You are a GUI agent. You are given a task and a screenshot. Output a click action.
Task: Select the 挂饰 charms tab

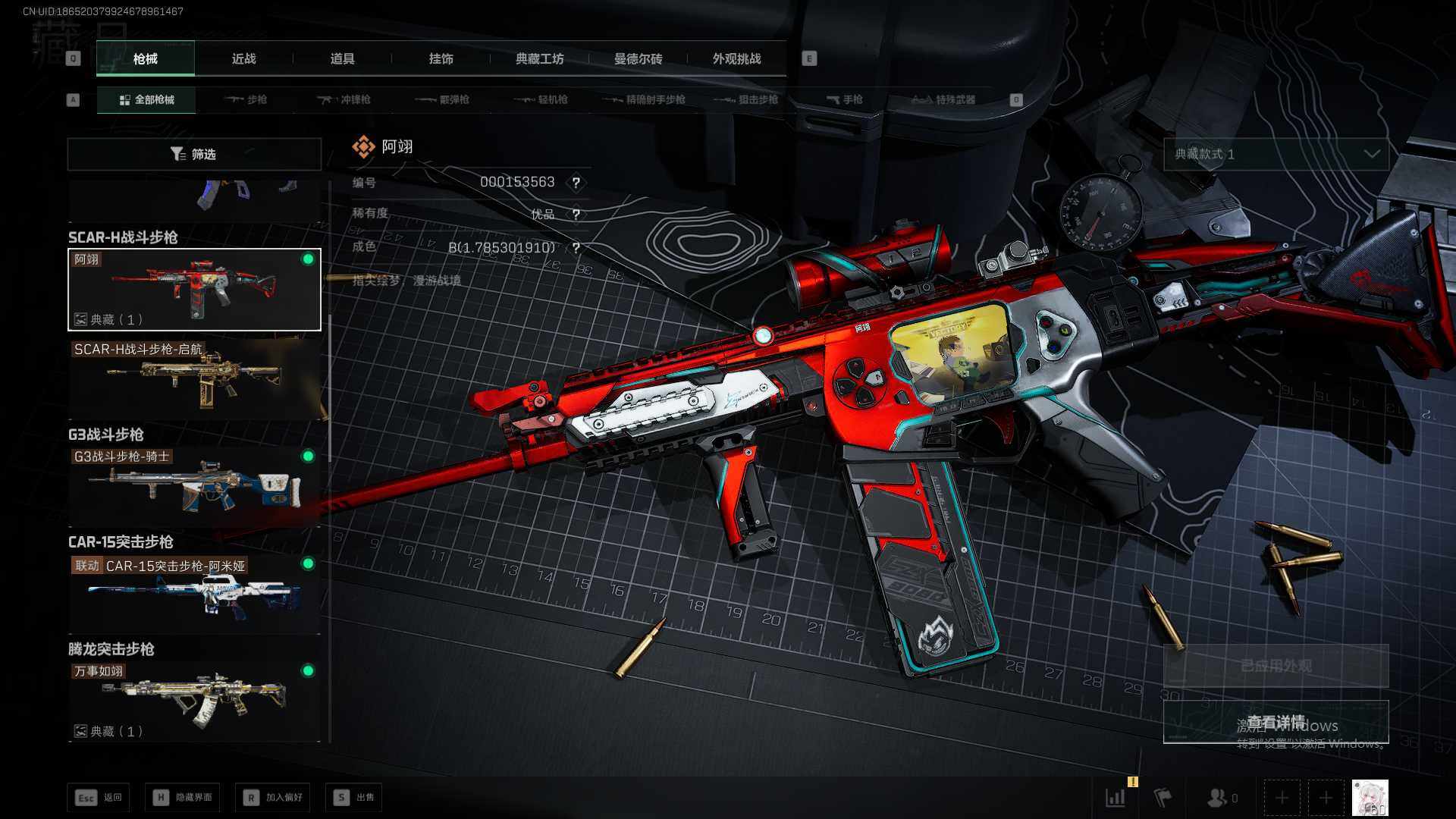(x=441, y=59)
